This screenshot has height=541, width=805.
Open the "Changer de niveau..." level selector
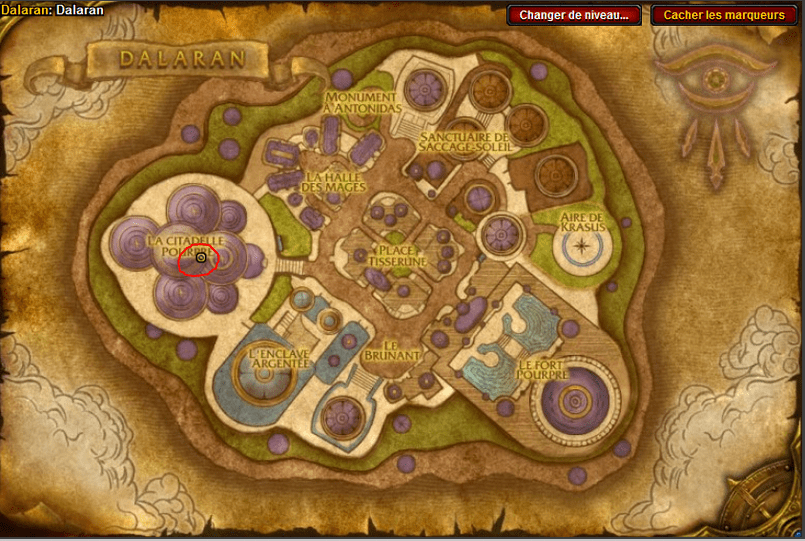(x=574, y=15)
